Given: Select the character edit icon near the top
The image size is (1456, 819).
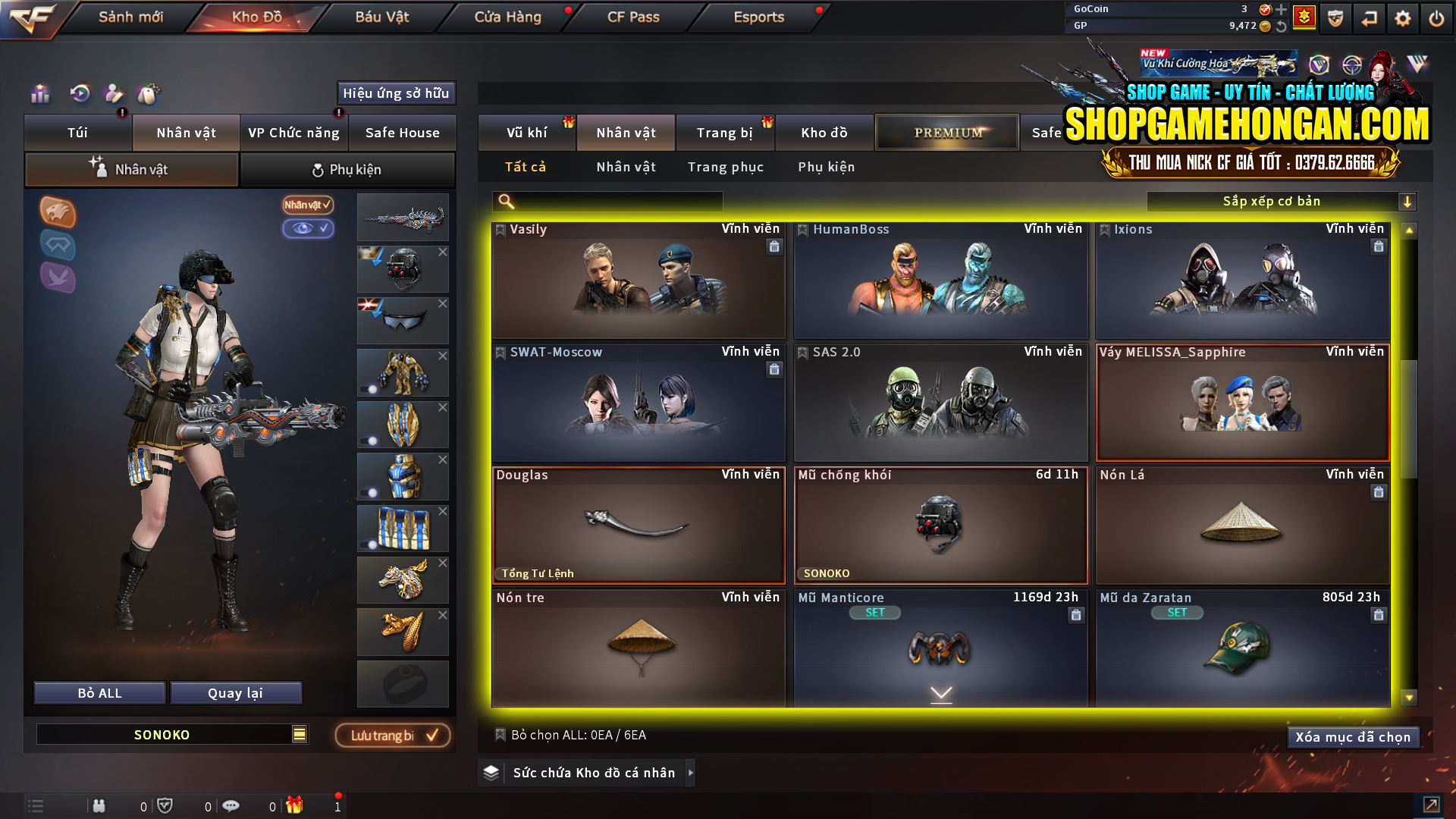Looking at the screenshot, I should pyautogui.click(x=114, y=94).
